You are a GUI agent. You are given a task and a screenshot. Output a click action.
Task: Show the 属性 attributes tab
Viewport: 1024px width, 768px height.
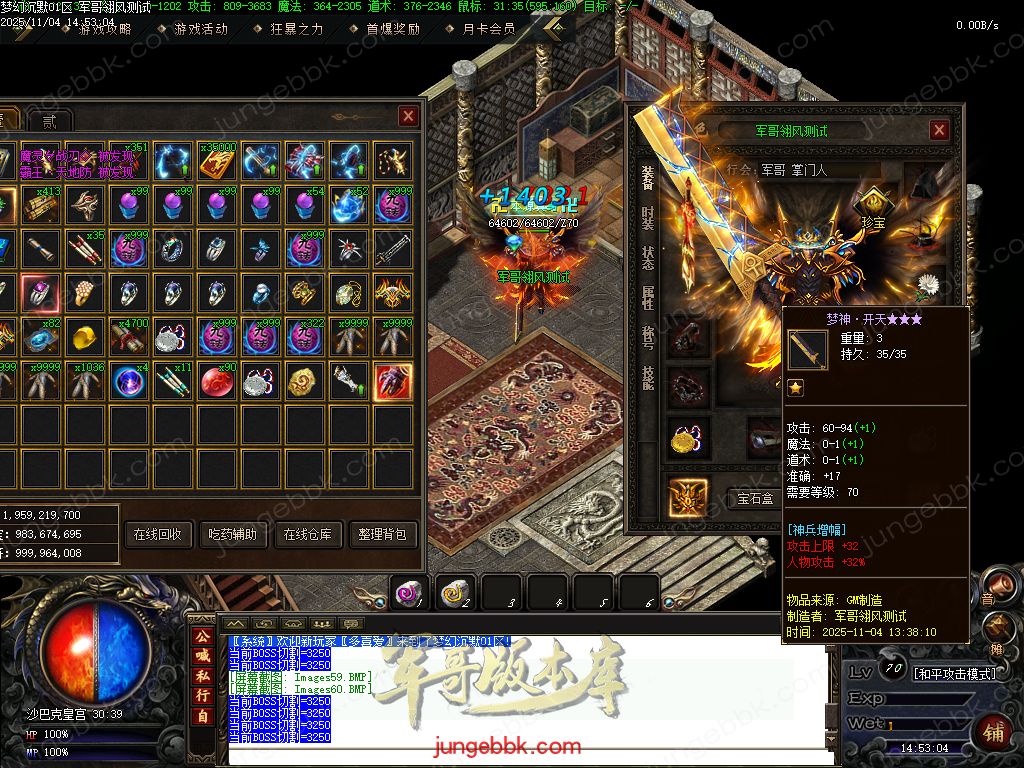point(647,298)
